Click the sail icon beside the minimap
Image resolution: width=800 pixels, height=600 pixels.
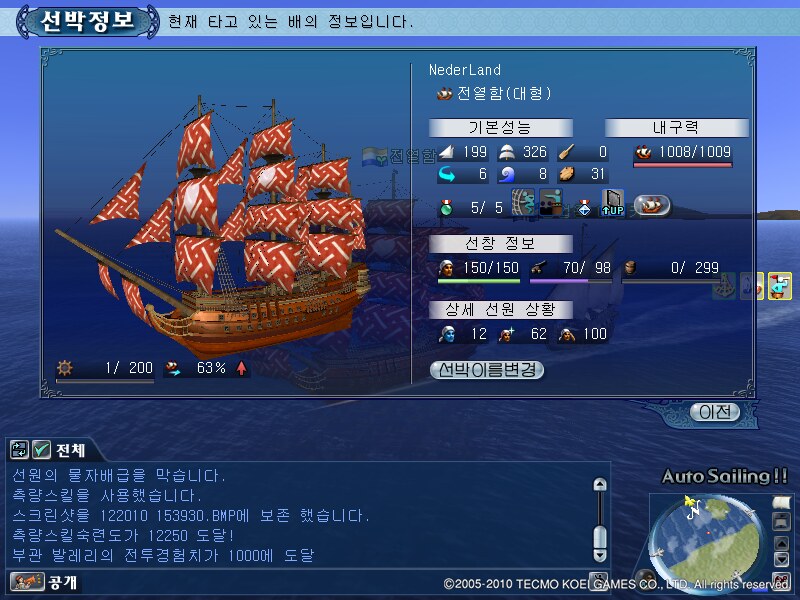pyautogui.click(x=782, y=501)
